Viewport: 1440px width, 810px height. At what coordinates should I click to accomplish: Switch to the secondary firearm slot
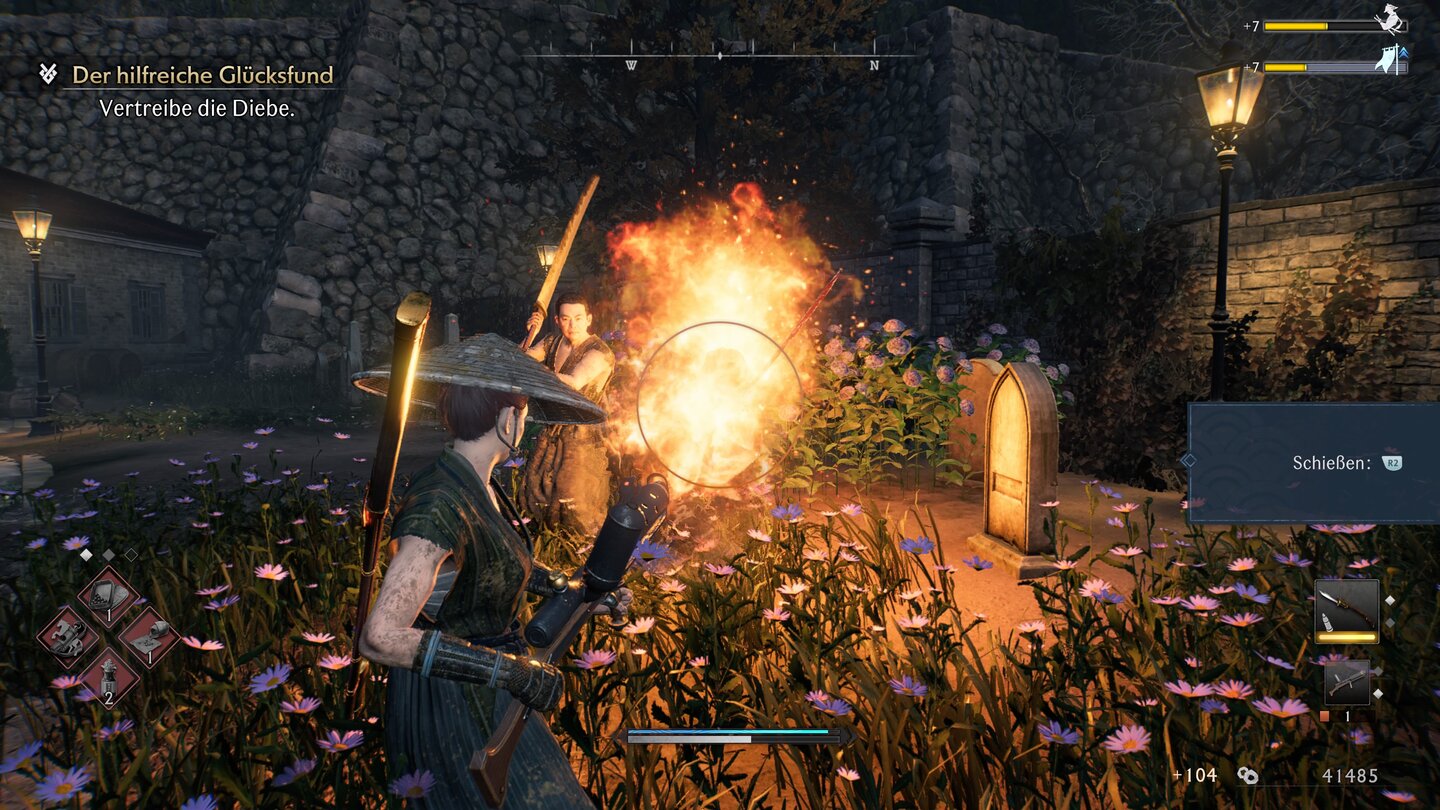pyautogui.click(x=1346, y=683)
